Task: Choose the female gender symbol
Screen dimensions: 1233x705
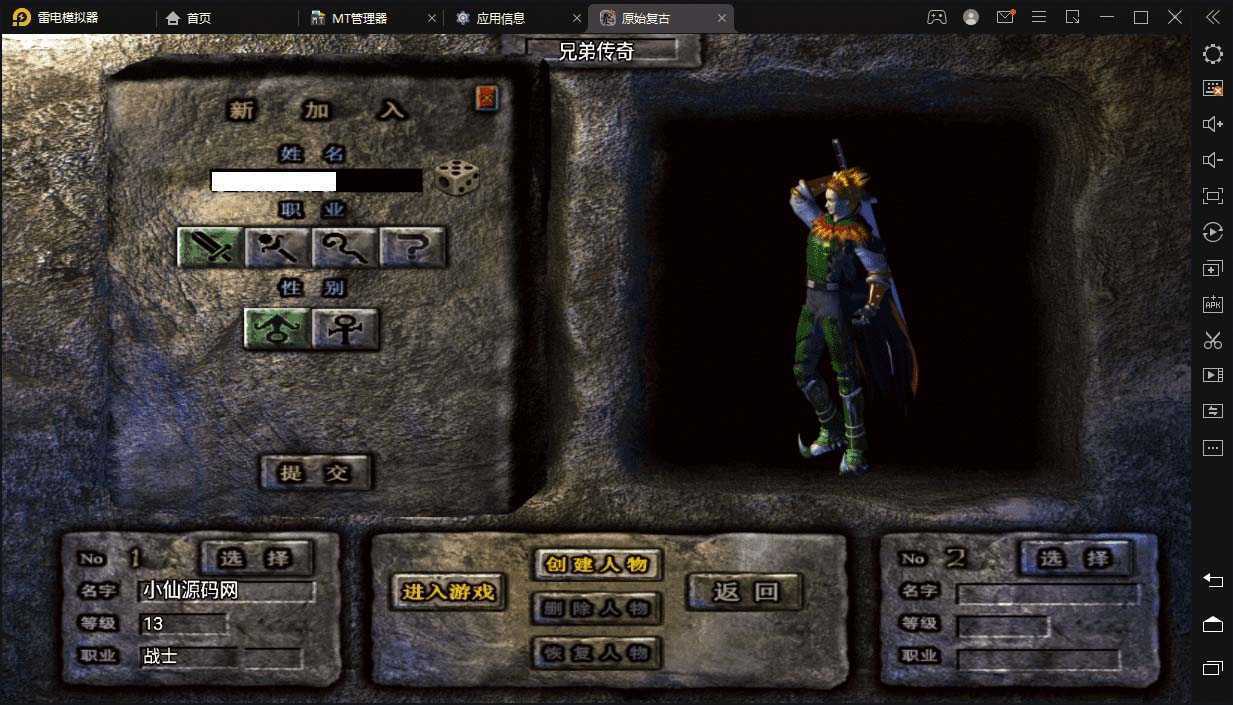Action: pos(345,328)
